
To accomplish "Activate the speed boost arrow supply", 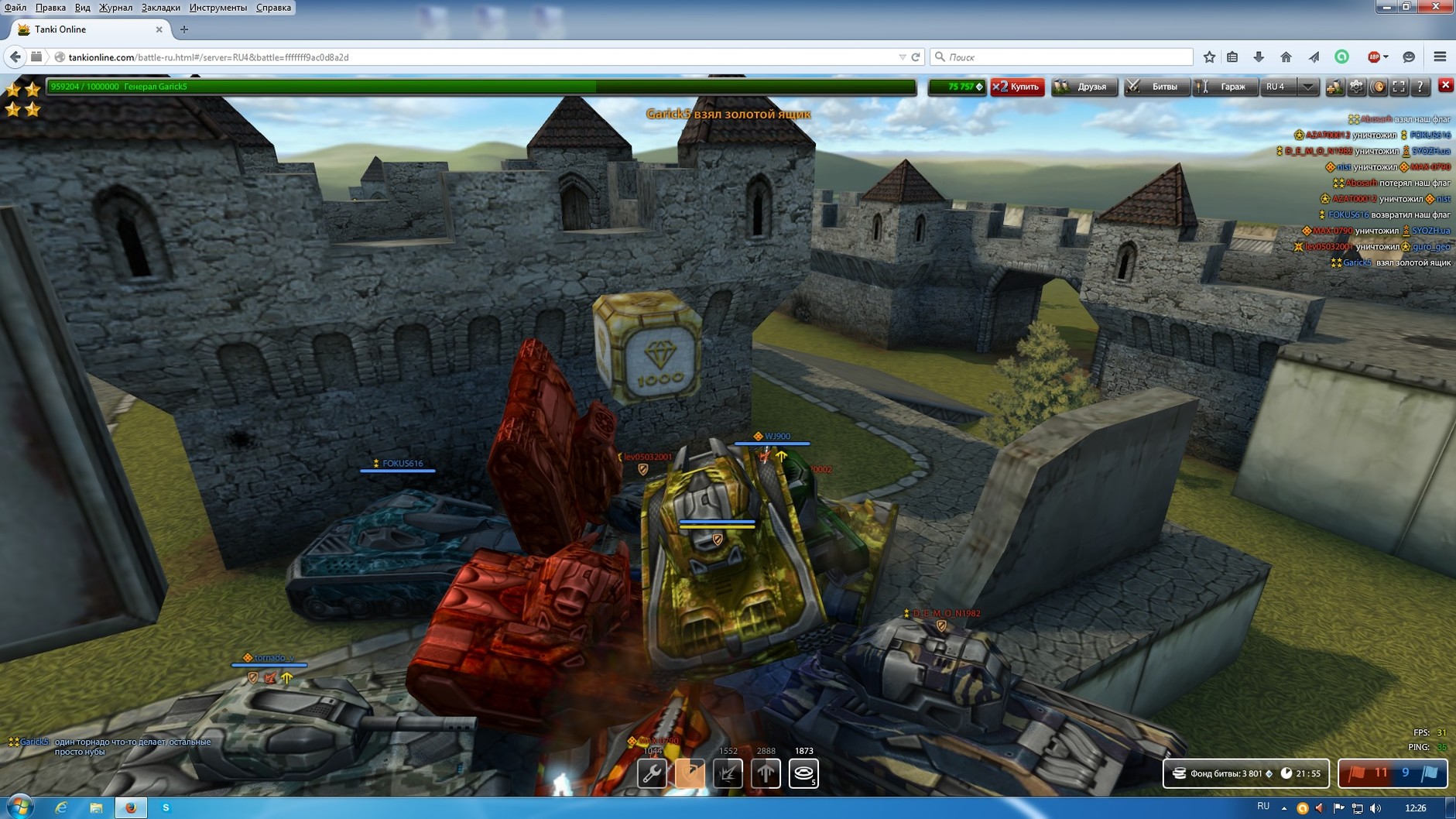I will pyautogui.click(x=766, y=773).
